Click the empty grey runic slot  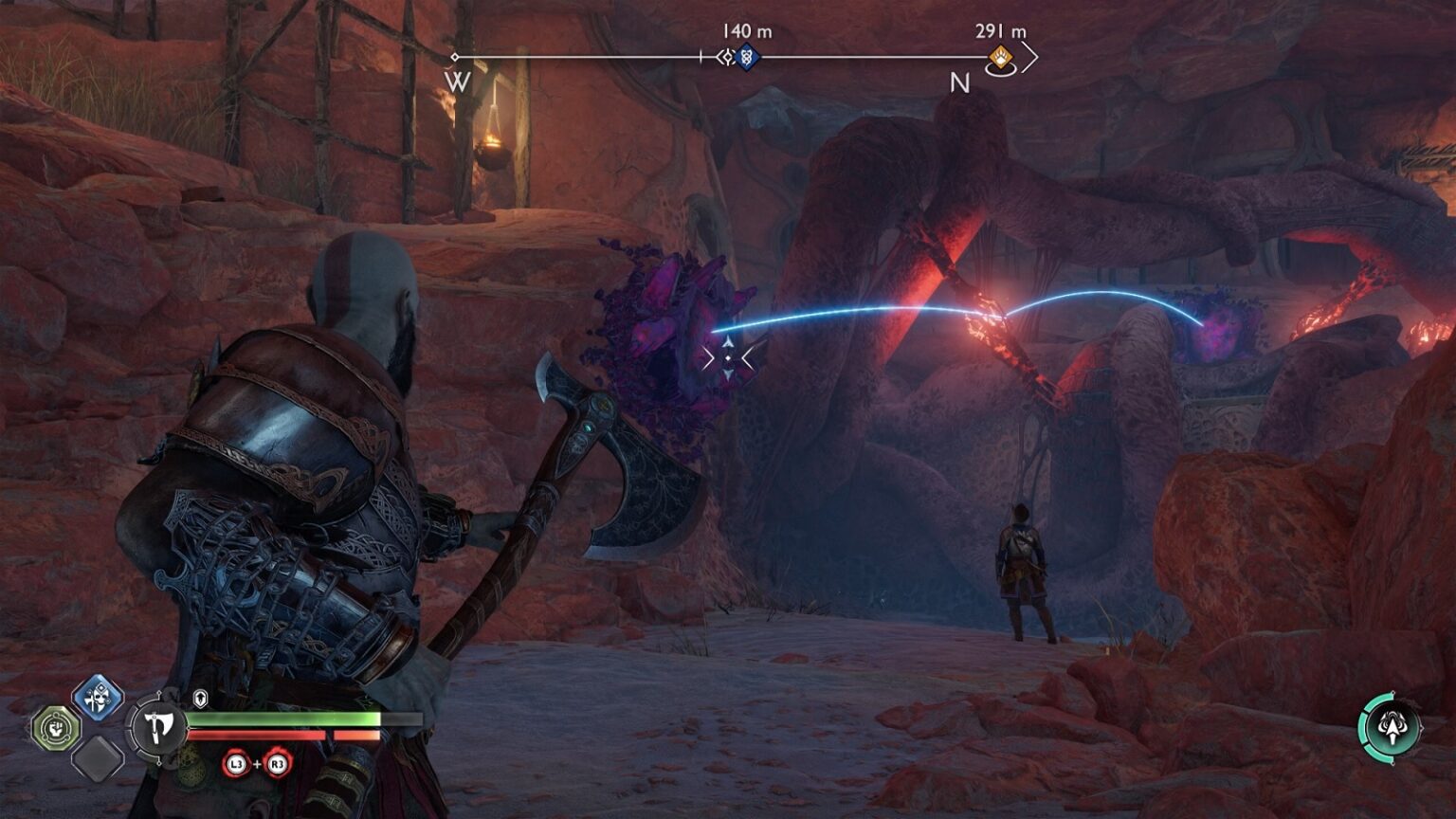point(98,757)
